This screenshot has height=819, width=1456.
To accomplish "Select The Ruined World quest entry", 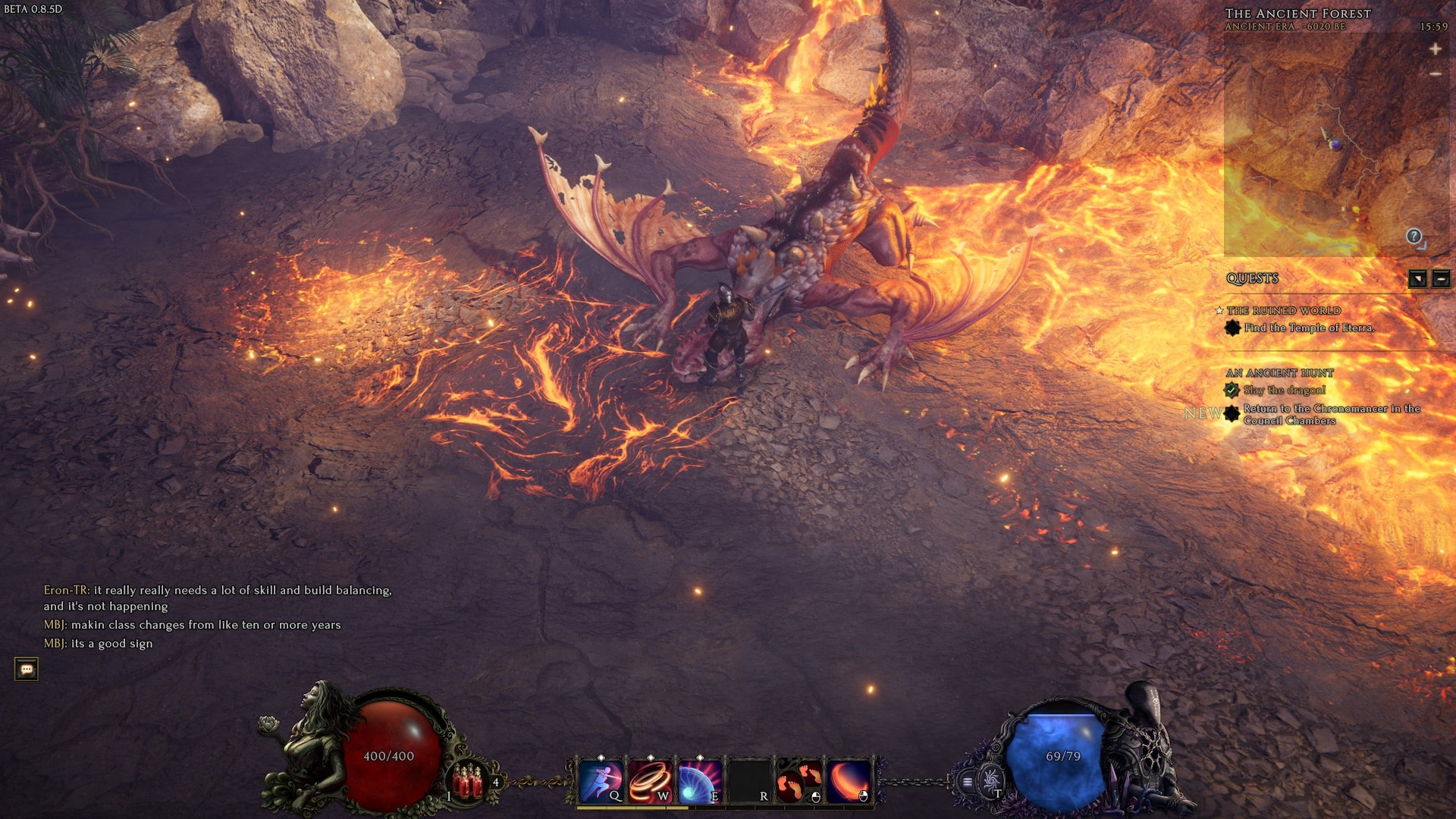I will (x=1284, y=310).
